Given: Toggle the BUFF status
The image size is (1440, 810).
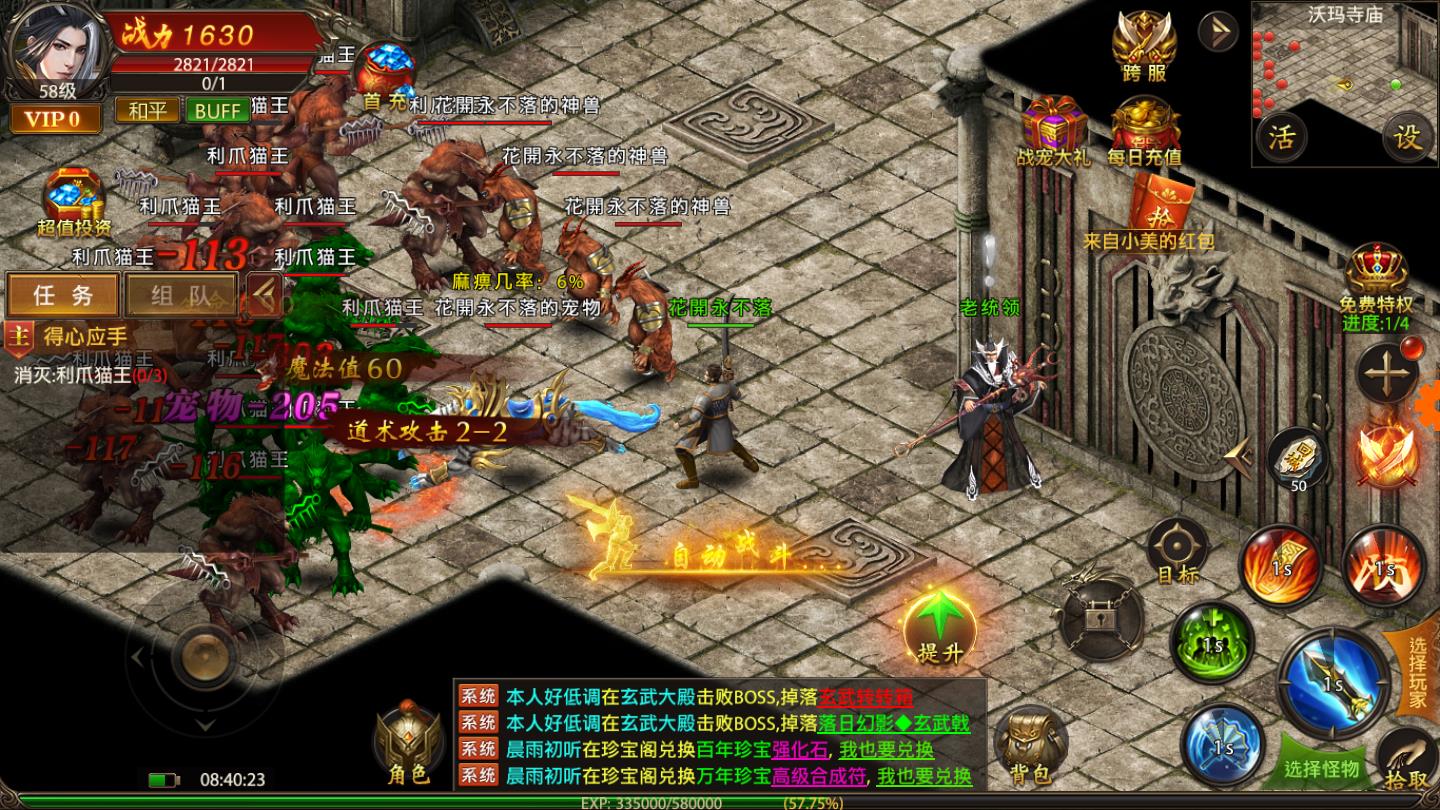Looking at the screenshot, I should [x=217, y=110].
